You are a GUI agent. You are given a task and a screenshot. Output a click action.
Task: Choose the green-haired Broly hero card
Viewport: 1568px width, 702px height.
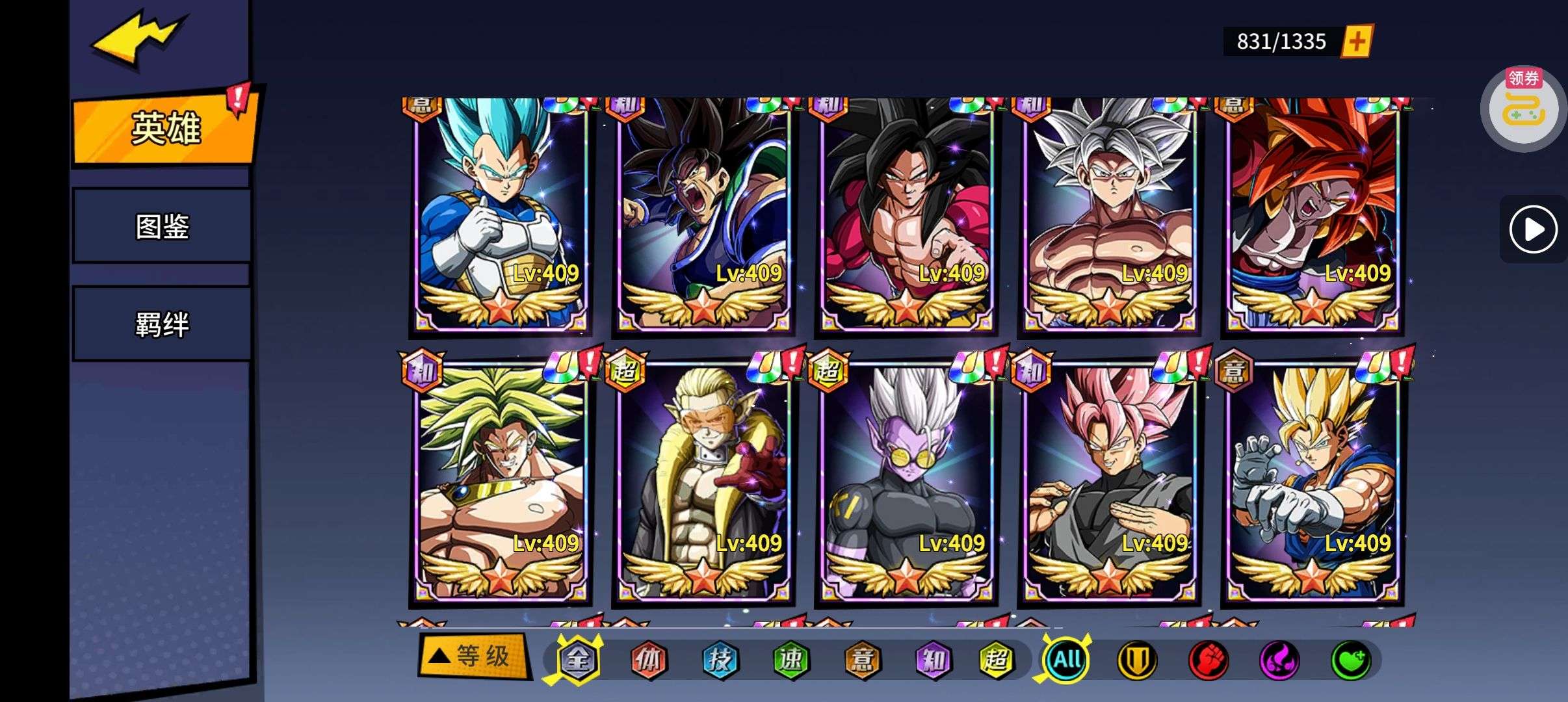pyautogui.click(x=501, y=482)
